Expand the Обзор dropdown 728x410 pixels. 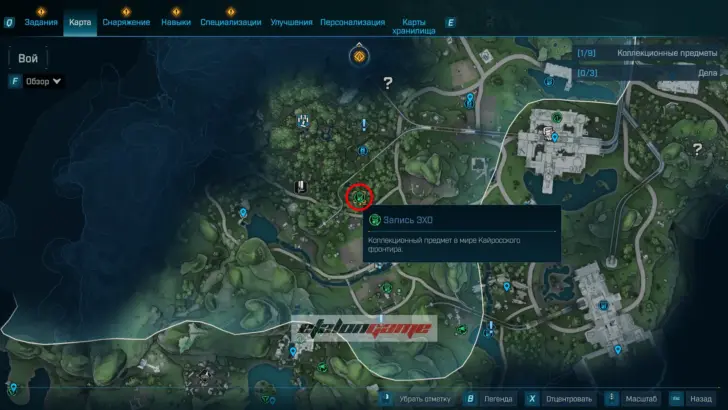pos(44,81)
